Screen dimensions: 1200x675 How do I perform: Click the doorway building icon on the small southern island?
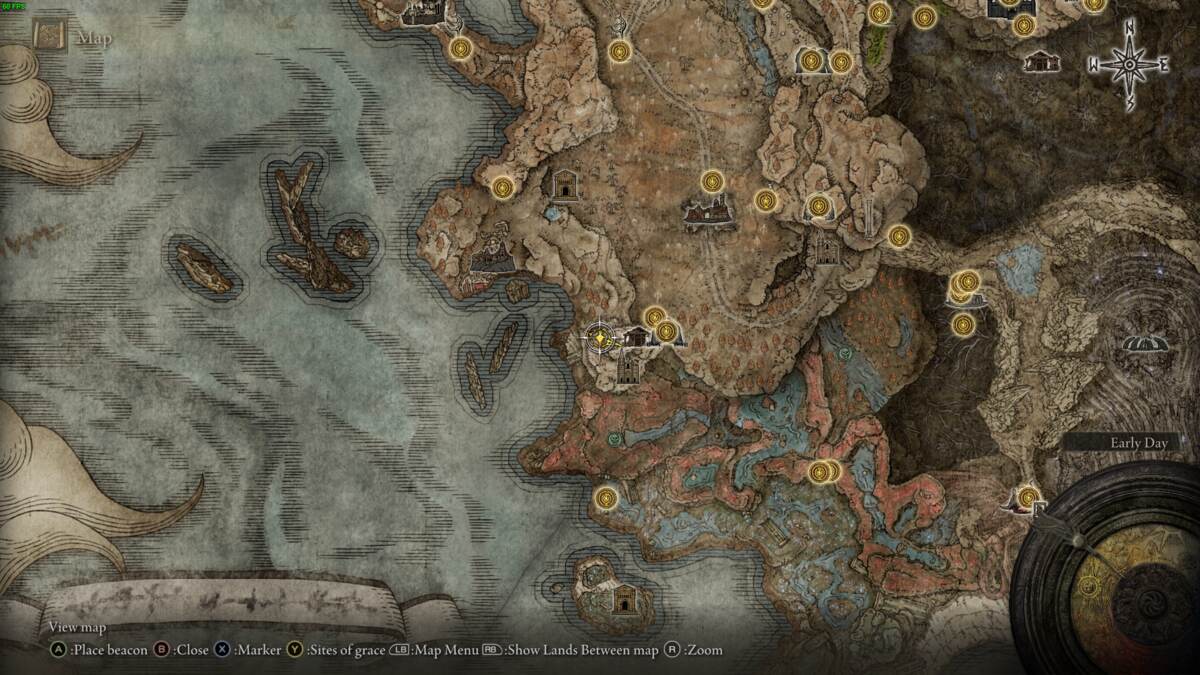click(625, 598)
